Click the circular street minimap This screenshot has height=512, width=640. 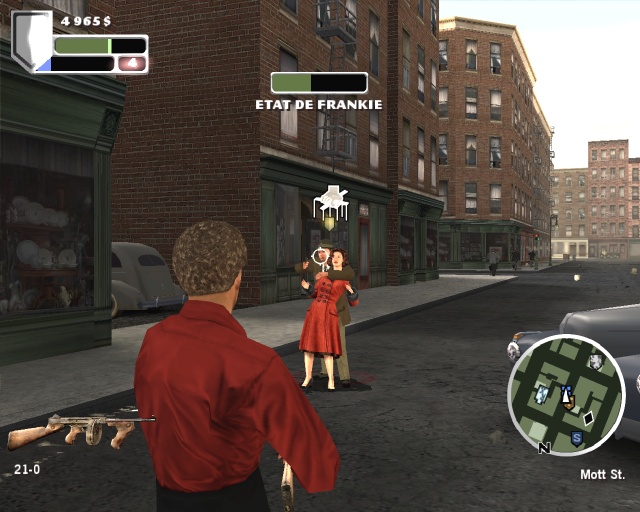click(x=566, y=394)
